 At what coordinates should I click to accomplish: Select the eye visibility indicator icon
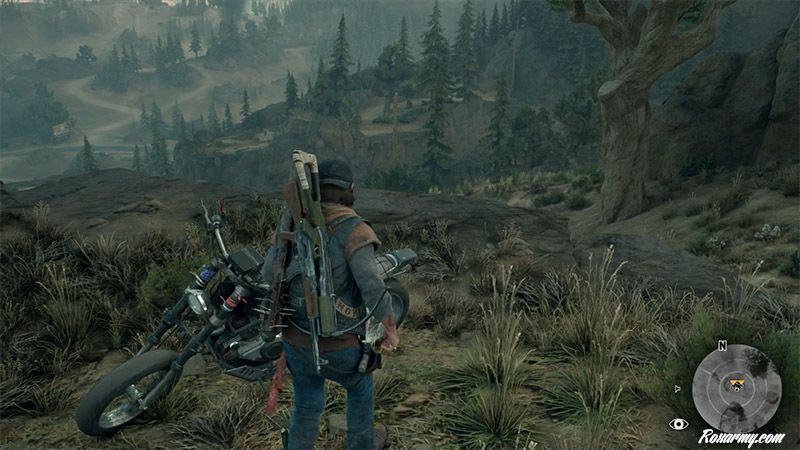pos(678,424)
